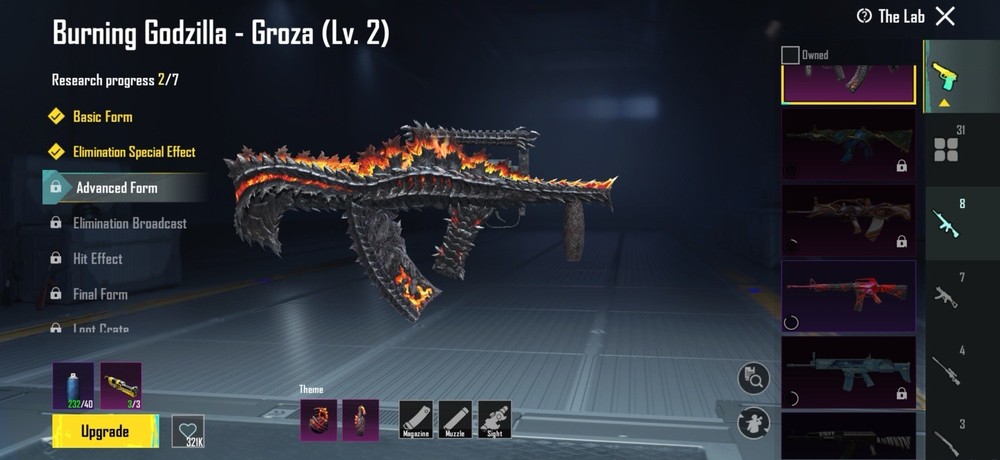
Task: Select the Muzzle attachment slot
Action: coord(455,419)
